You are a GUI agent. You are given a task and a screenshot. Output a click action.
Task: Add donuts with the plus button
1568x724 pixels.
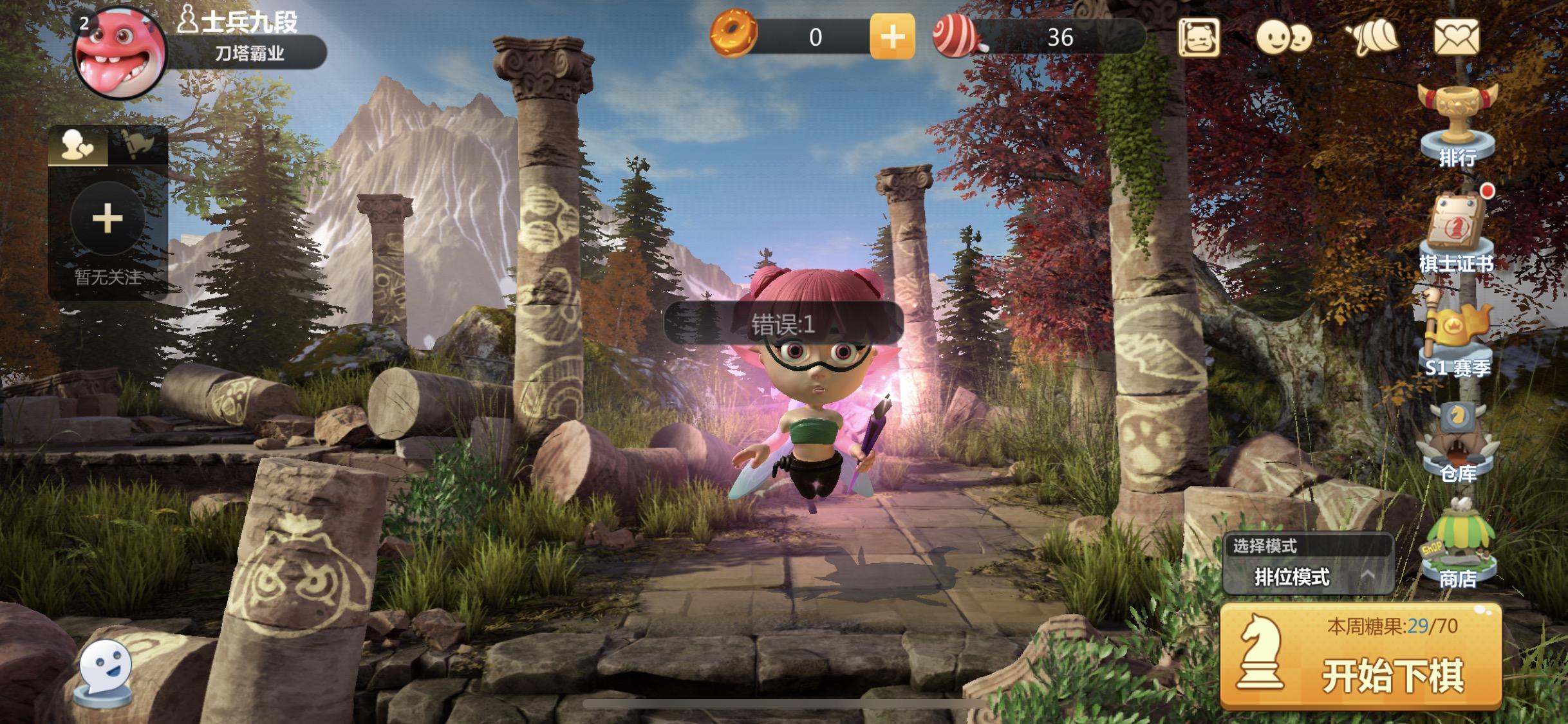[892, 37]
